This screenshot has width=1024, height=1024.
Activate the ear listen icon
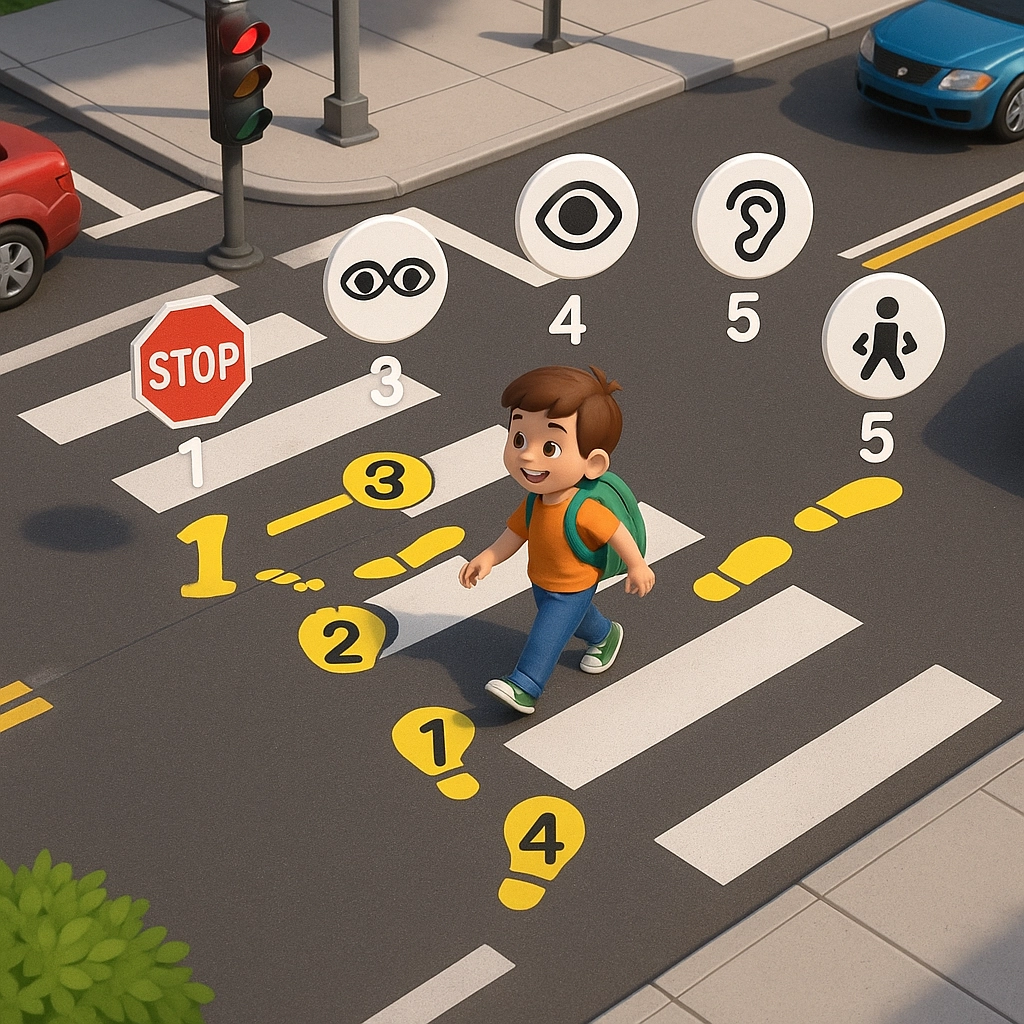[x=753, y=215]
